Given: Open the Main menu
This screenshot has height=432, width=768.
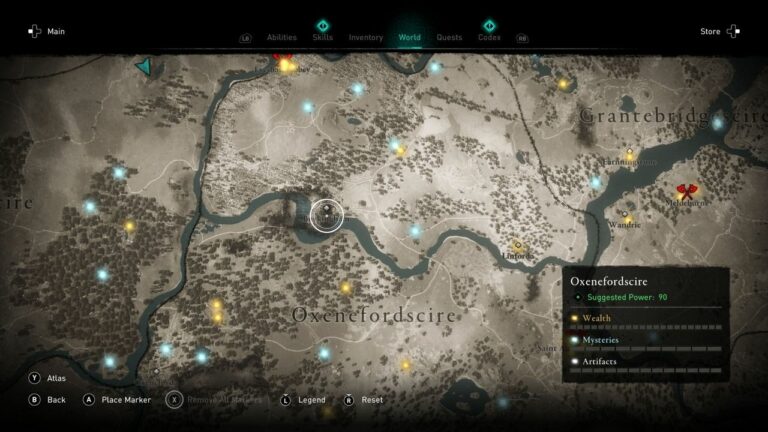Looking at the screenshot, I should 47,32.
